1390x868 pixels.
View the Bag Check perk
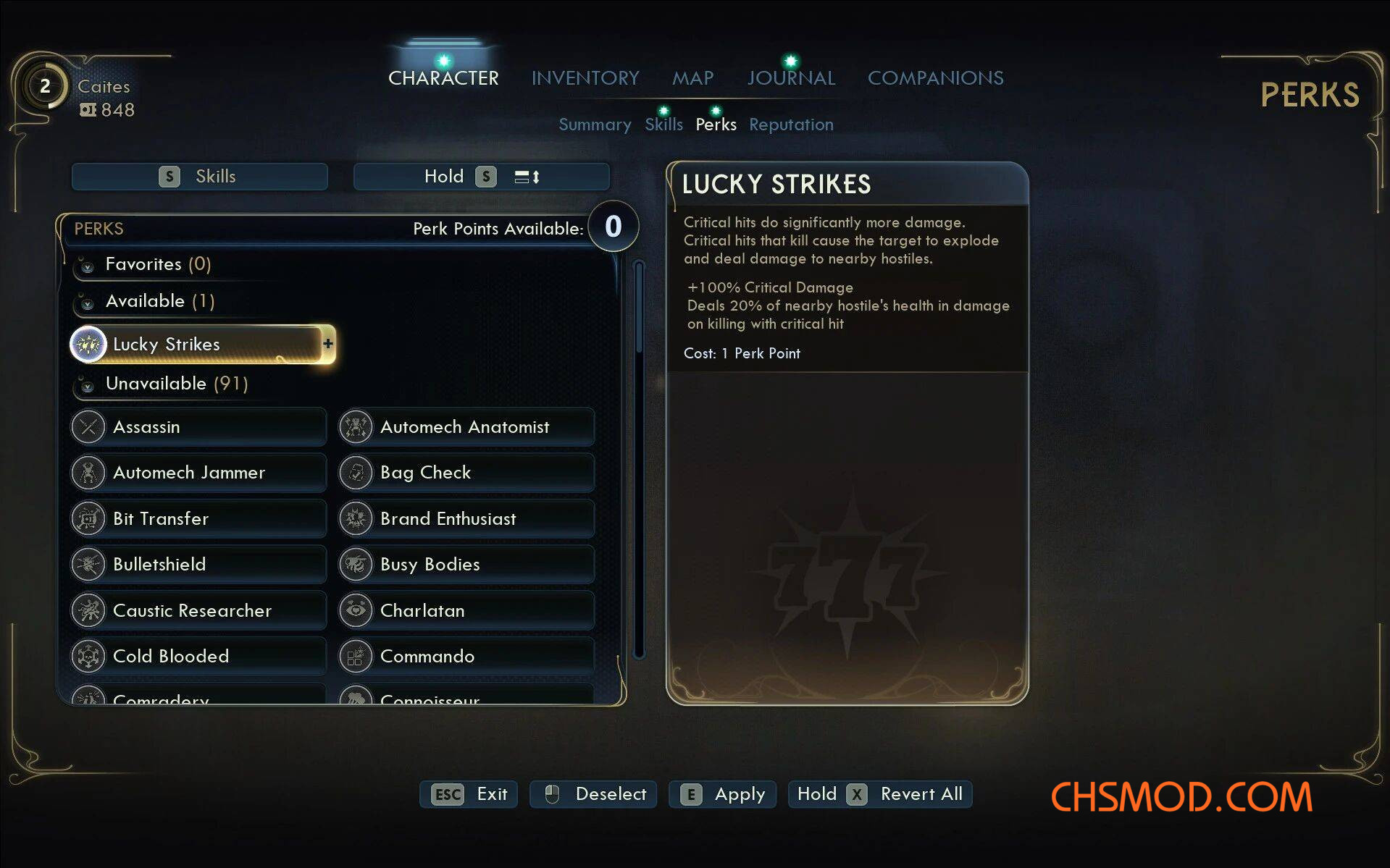pyautogui.click(x=465, y=473)
